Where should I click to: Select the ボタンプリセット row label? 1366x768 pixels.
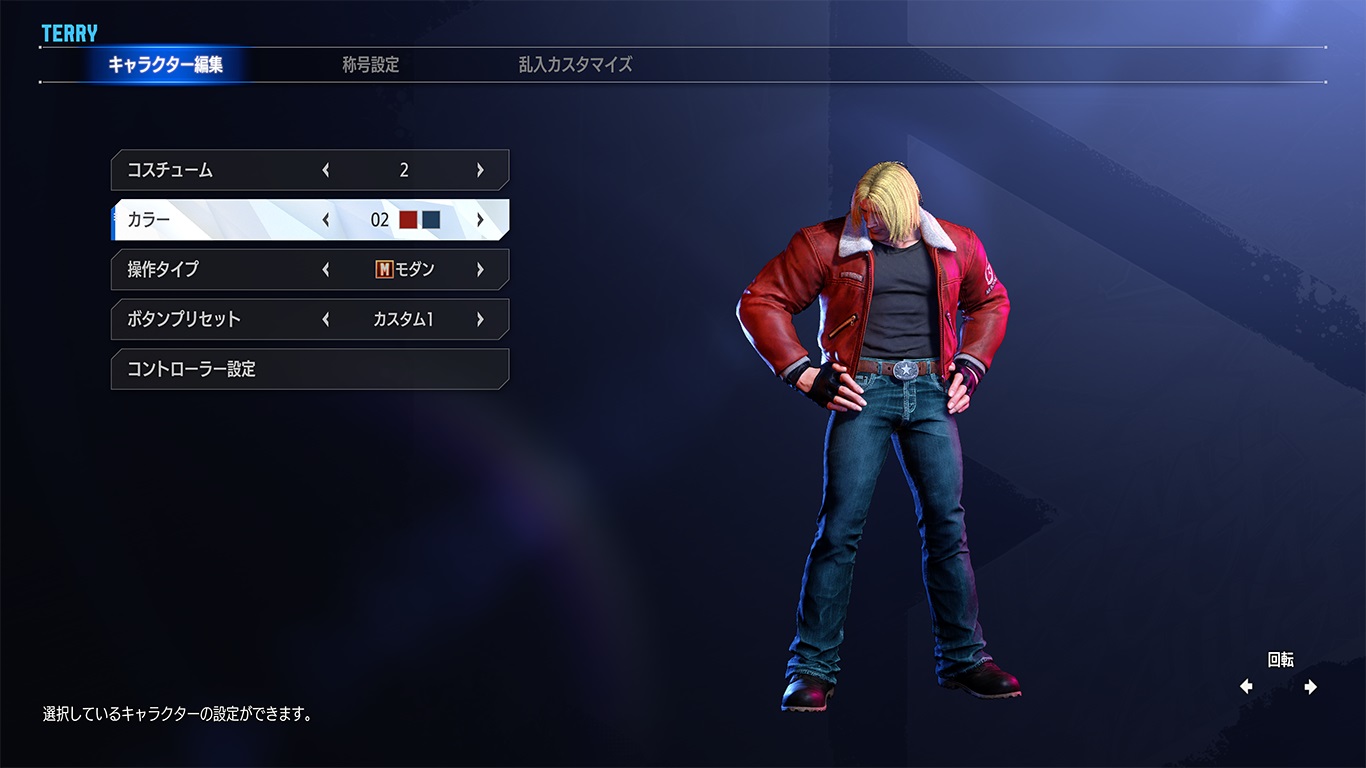pos(184,320)
